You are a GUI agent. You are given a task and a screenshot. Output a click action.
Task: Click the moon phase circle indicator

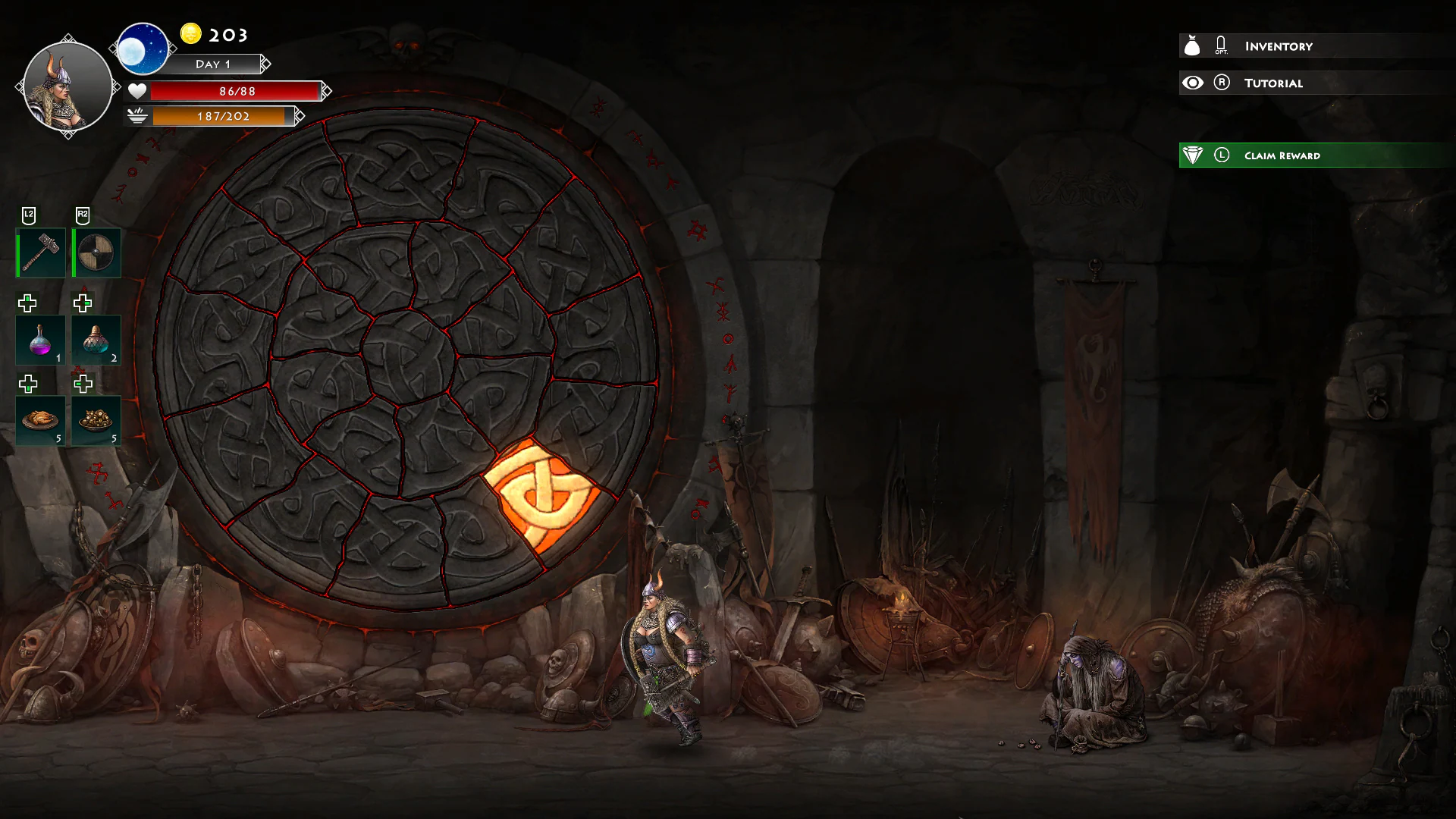click(x=143, y=48)
